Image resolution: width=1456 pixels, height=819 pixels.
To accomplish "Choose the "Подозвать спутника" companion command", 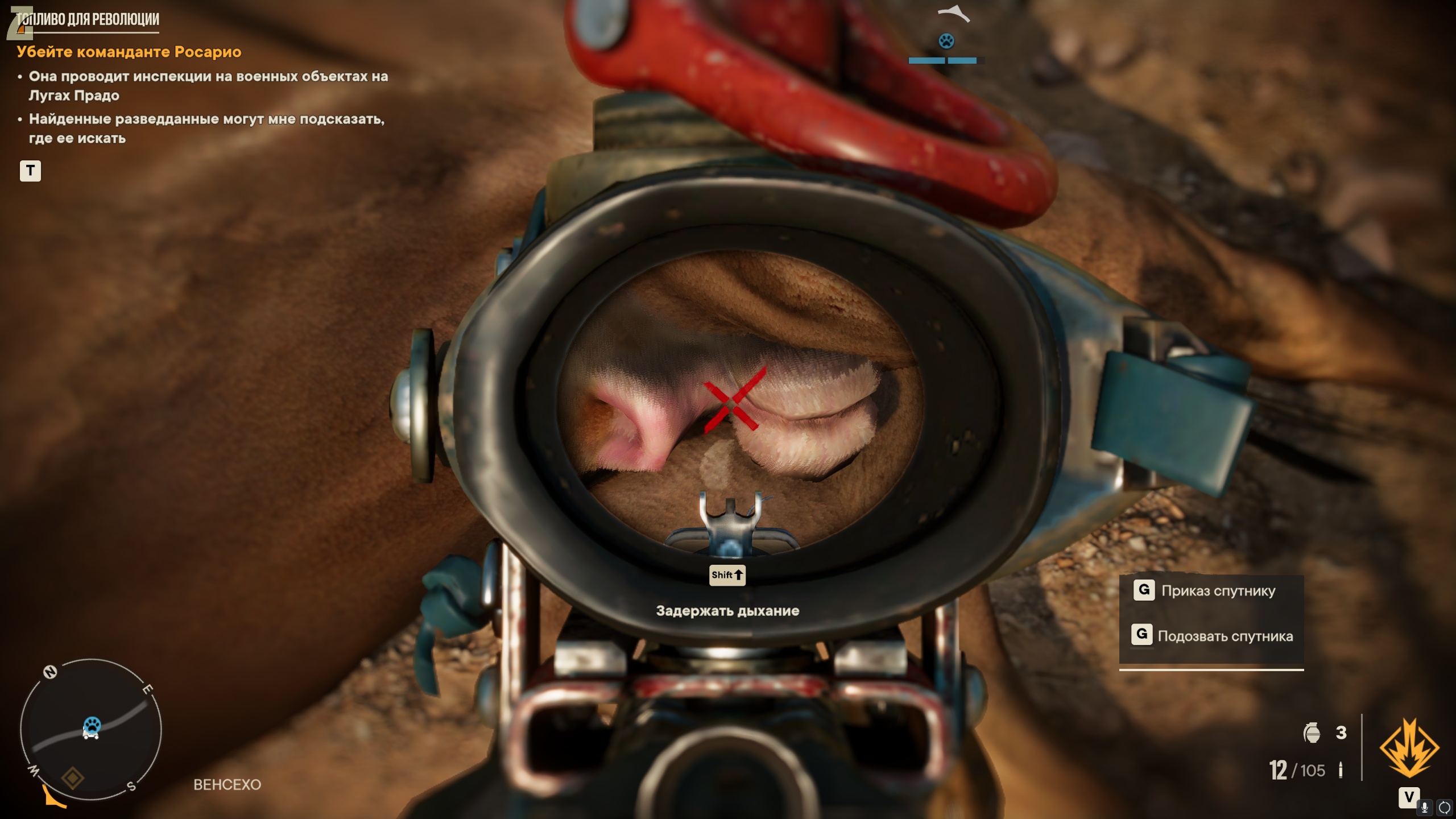I will (1225, 636).
